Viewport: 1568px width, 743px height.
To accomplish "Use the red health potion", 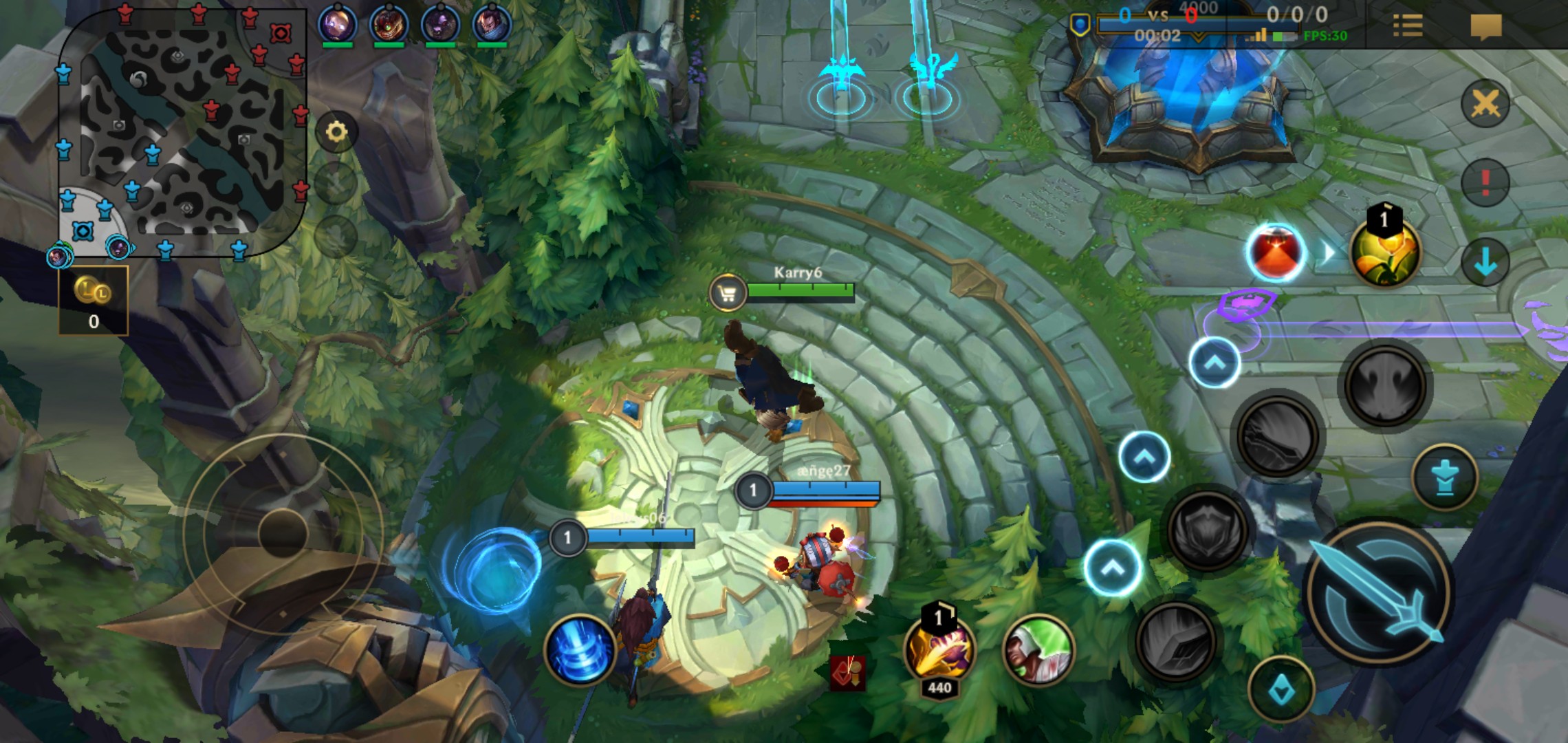I will point(1276,252).
